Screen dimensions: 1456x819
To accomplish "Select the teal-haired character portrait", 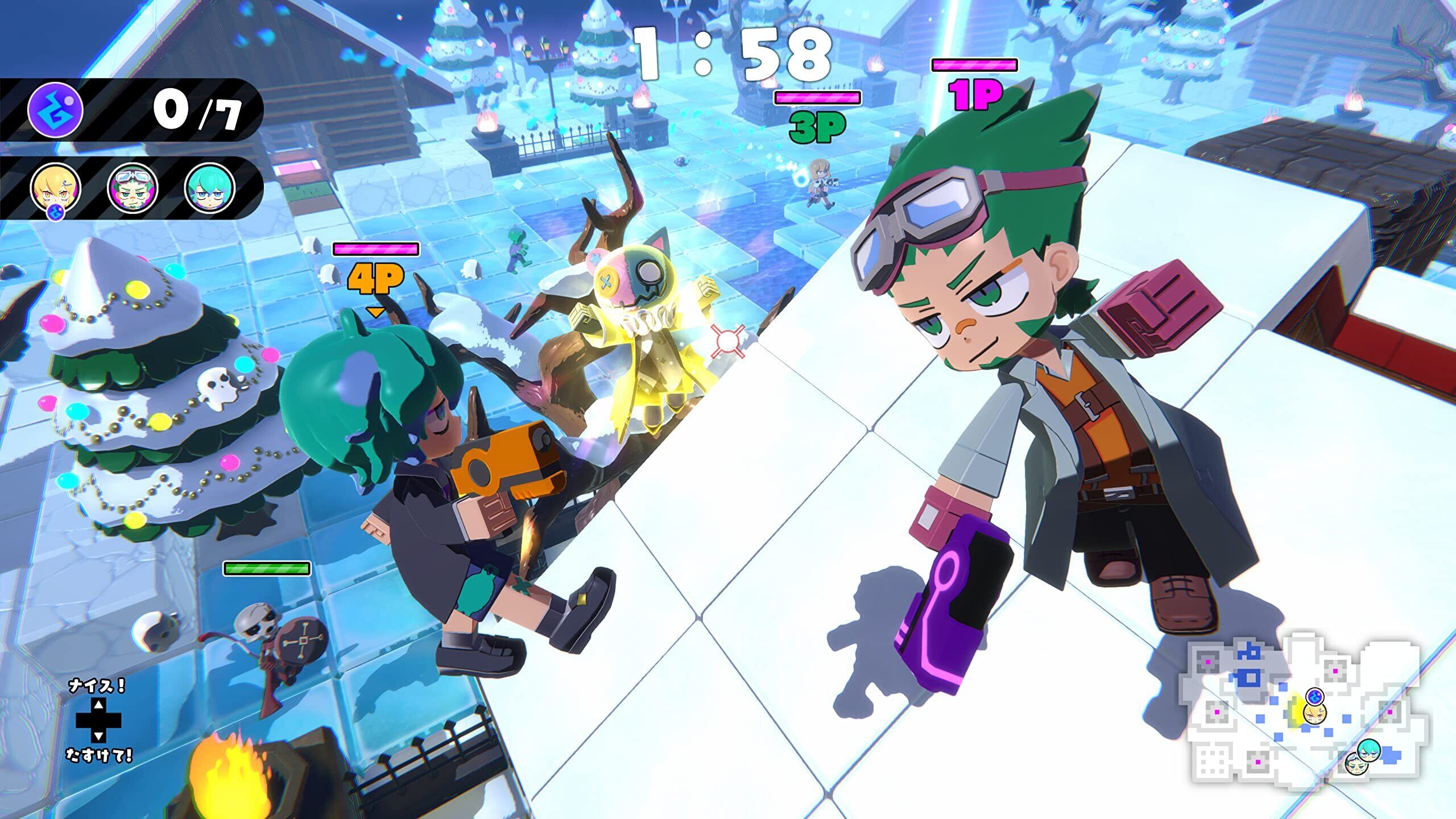I will [x=210, y=187].
